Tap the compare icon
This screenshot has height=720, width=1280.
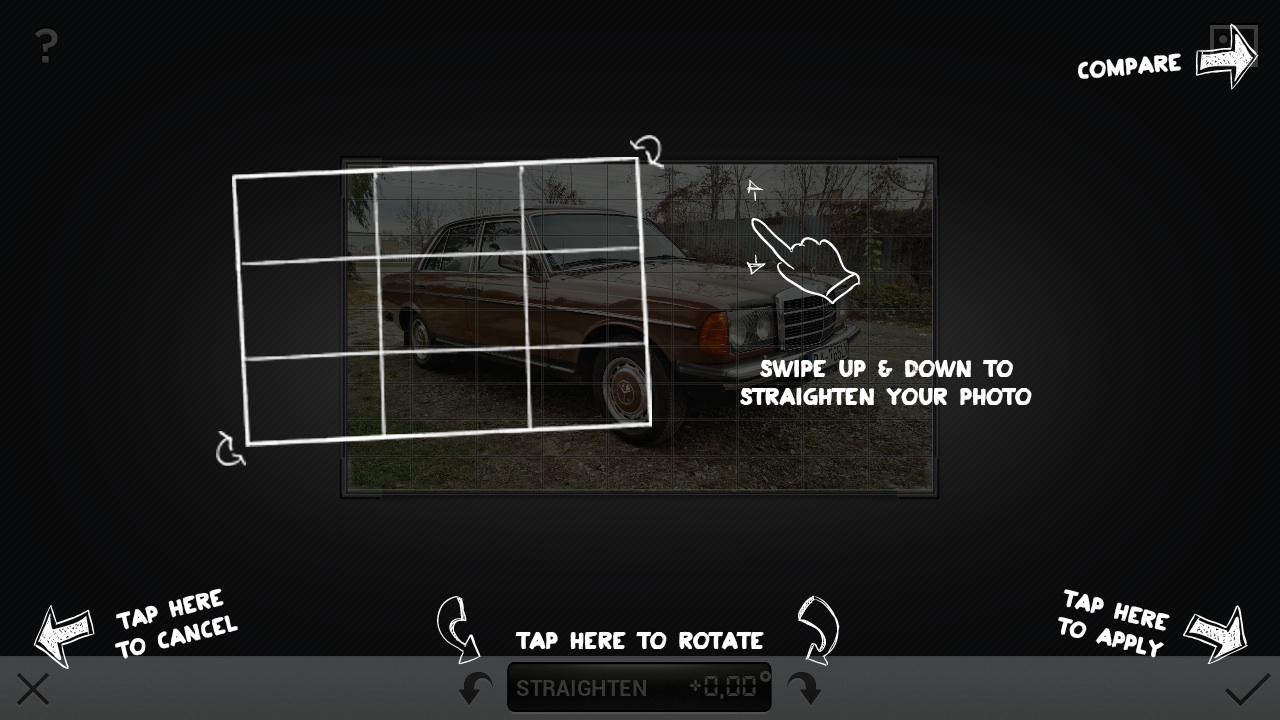[1232, 44]
